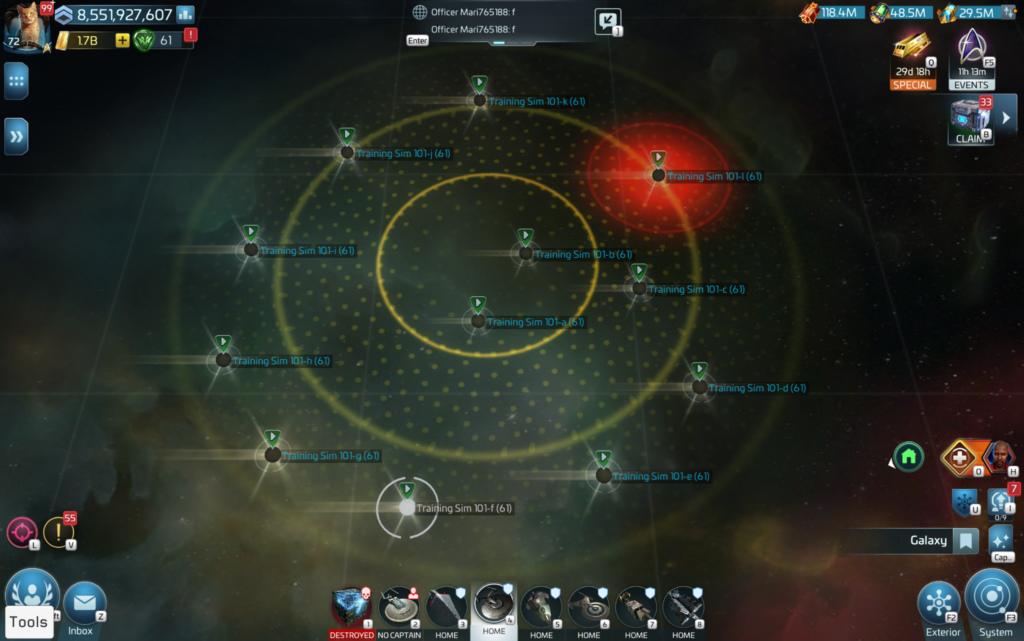Open the Tools panel
Image resolution: width=1024 pixels, height=641 pixels.
(29, 621)
